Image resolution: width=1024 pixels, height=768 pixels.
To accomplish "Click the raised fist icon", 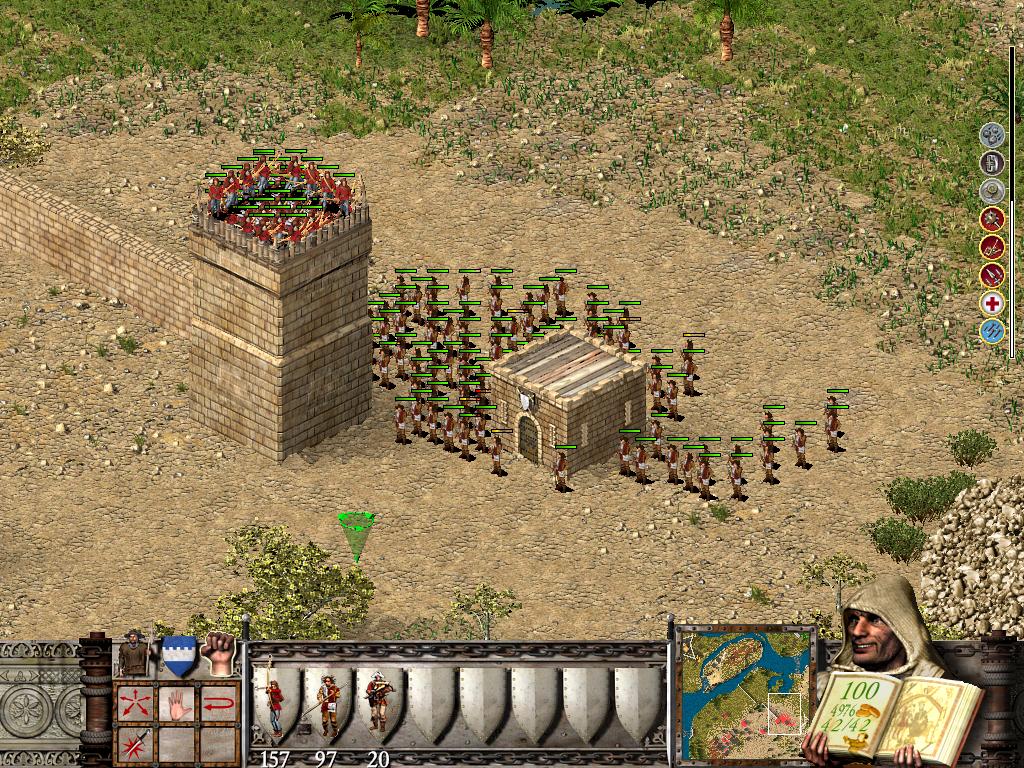I will [217, 653].
